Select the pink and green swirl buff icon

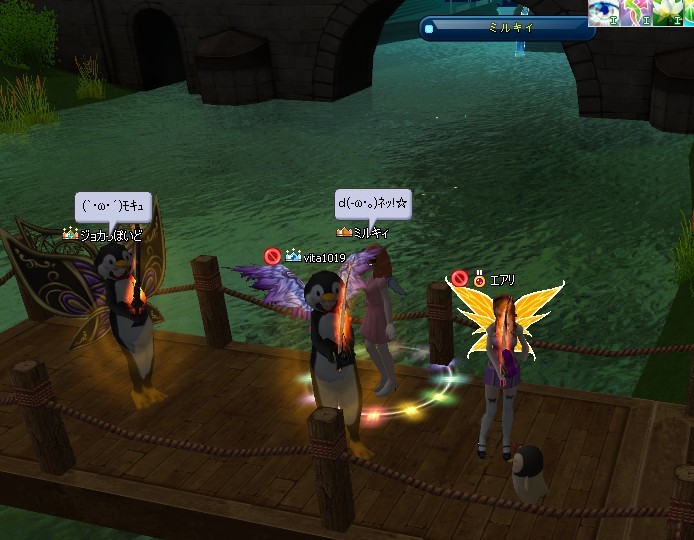637,12
